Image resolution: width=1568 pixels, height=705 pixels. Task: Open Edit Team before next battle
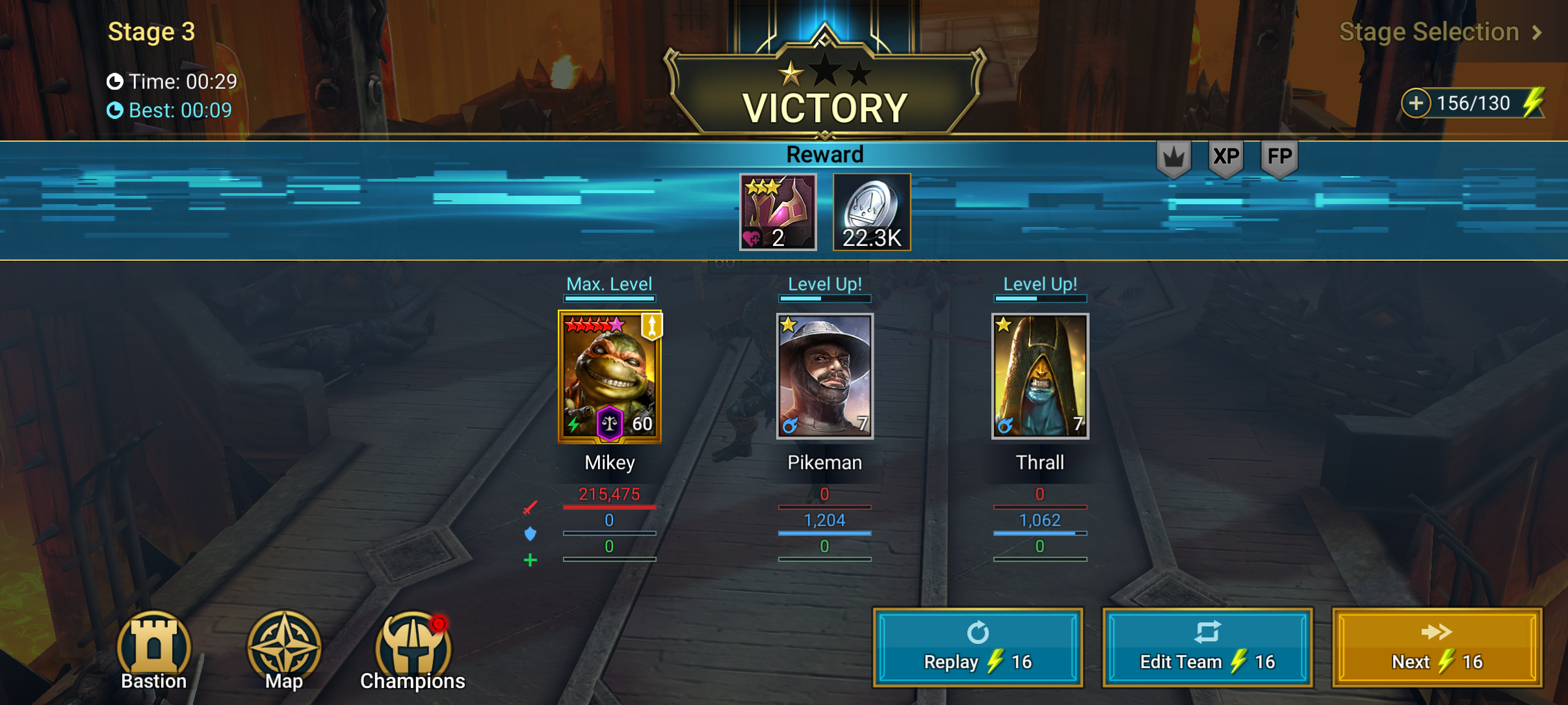point(1207,648)
